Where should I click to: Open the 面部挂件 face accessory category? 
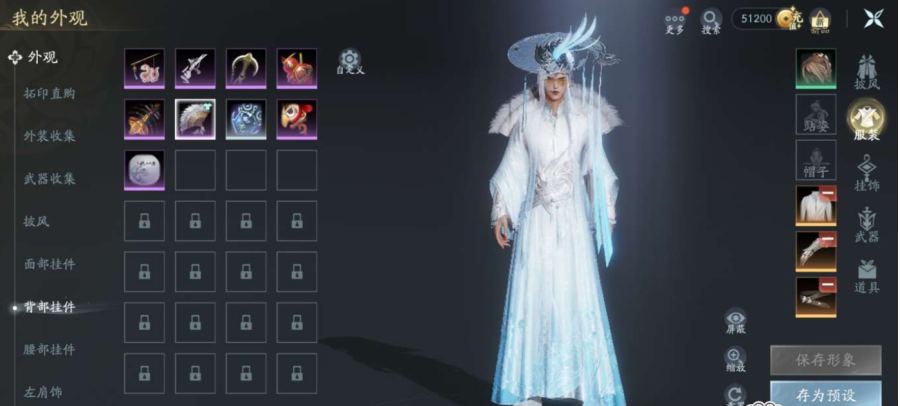point(50,264)
